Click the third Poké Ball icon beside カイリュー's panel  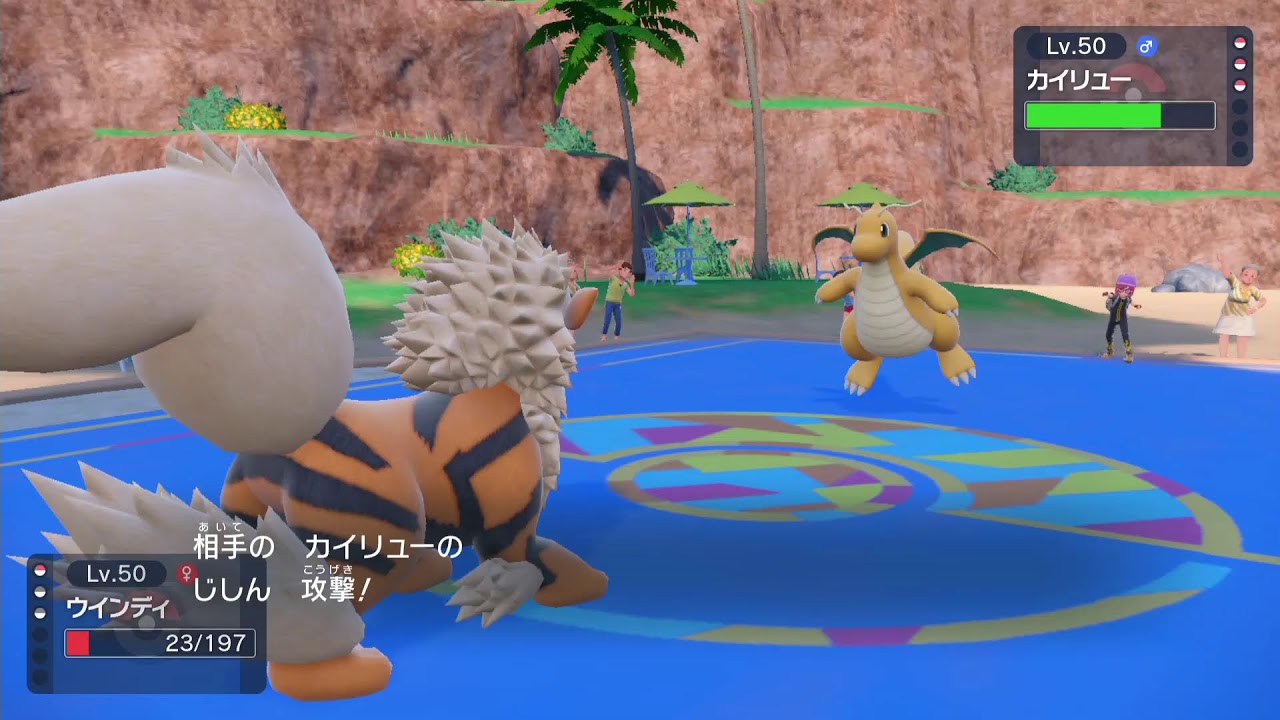tap(1240, 83)
